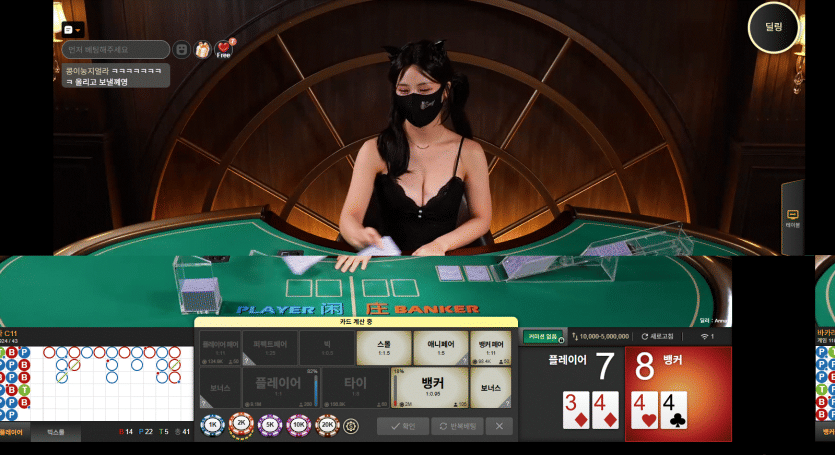Open the gift box icon

point(203,49)
